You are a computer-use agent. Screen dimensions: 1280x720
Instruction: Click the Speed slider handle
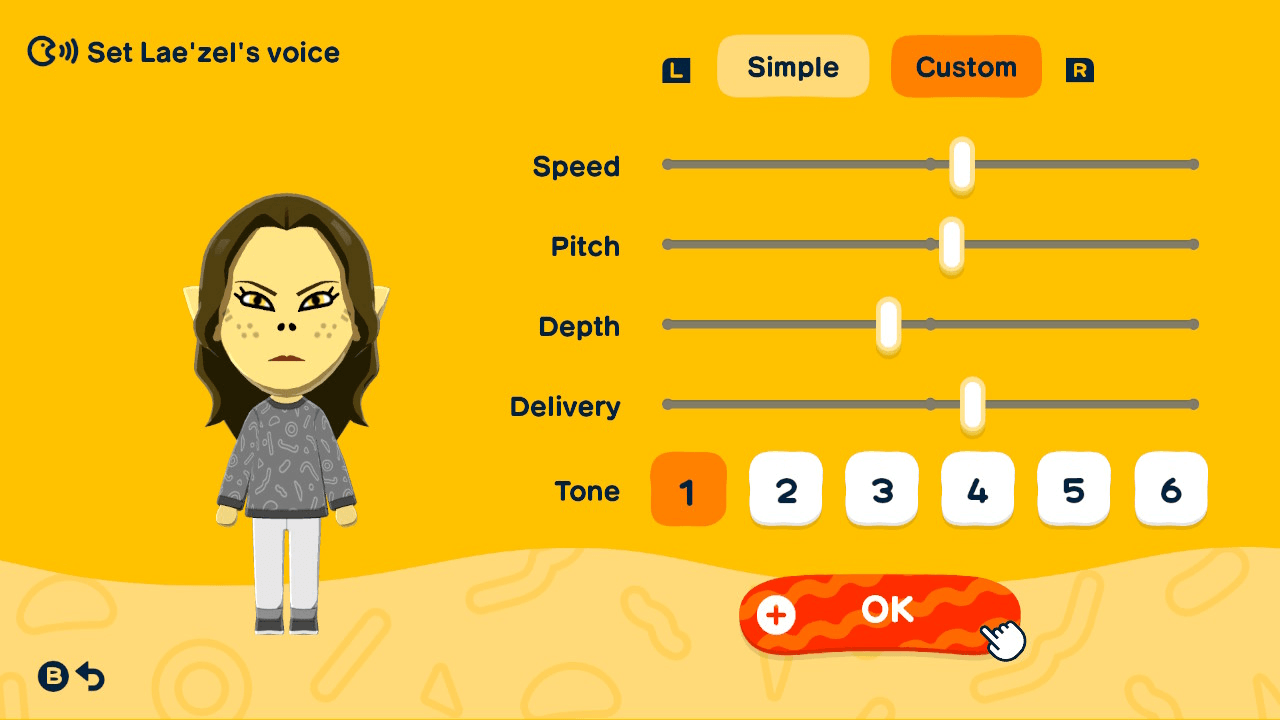pos(960,164)
